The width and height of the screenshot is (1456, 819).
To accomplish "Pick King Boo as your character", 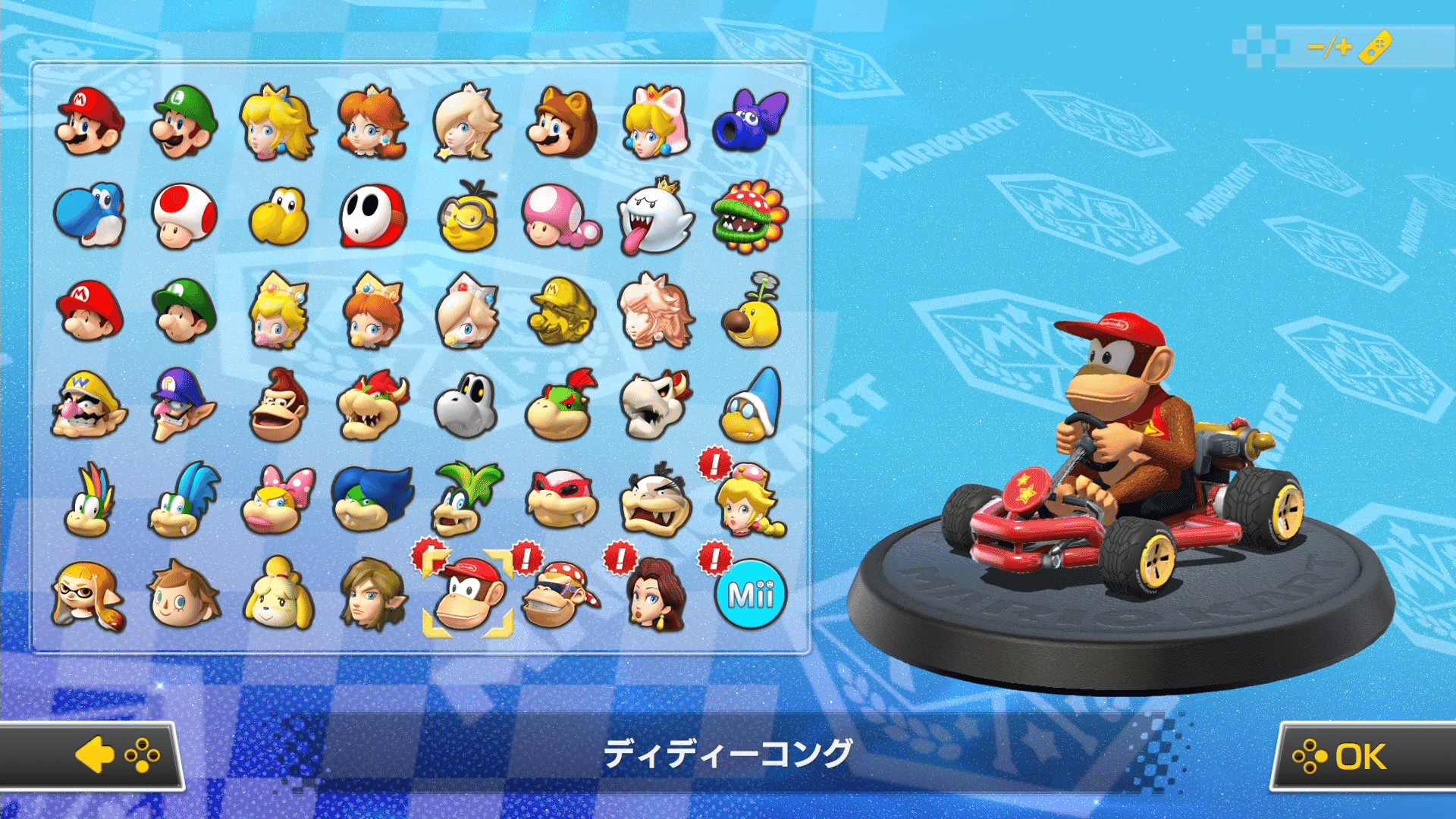I will point(655,218).
